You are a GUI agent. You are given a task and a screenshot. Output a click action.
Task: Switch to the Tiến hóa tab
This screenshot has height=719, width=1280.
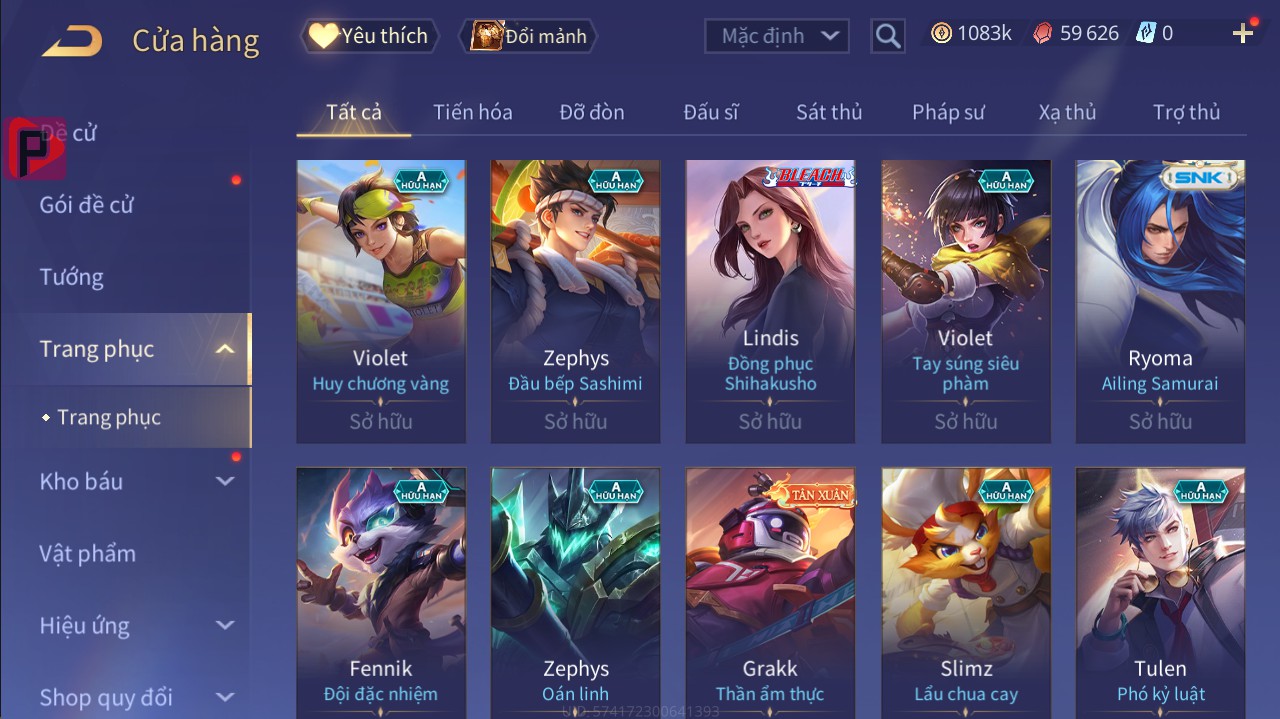tap(472, 112)
